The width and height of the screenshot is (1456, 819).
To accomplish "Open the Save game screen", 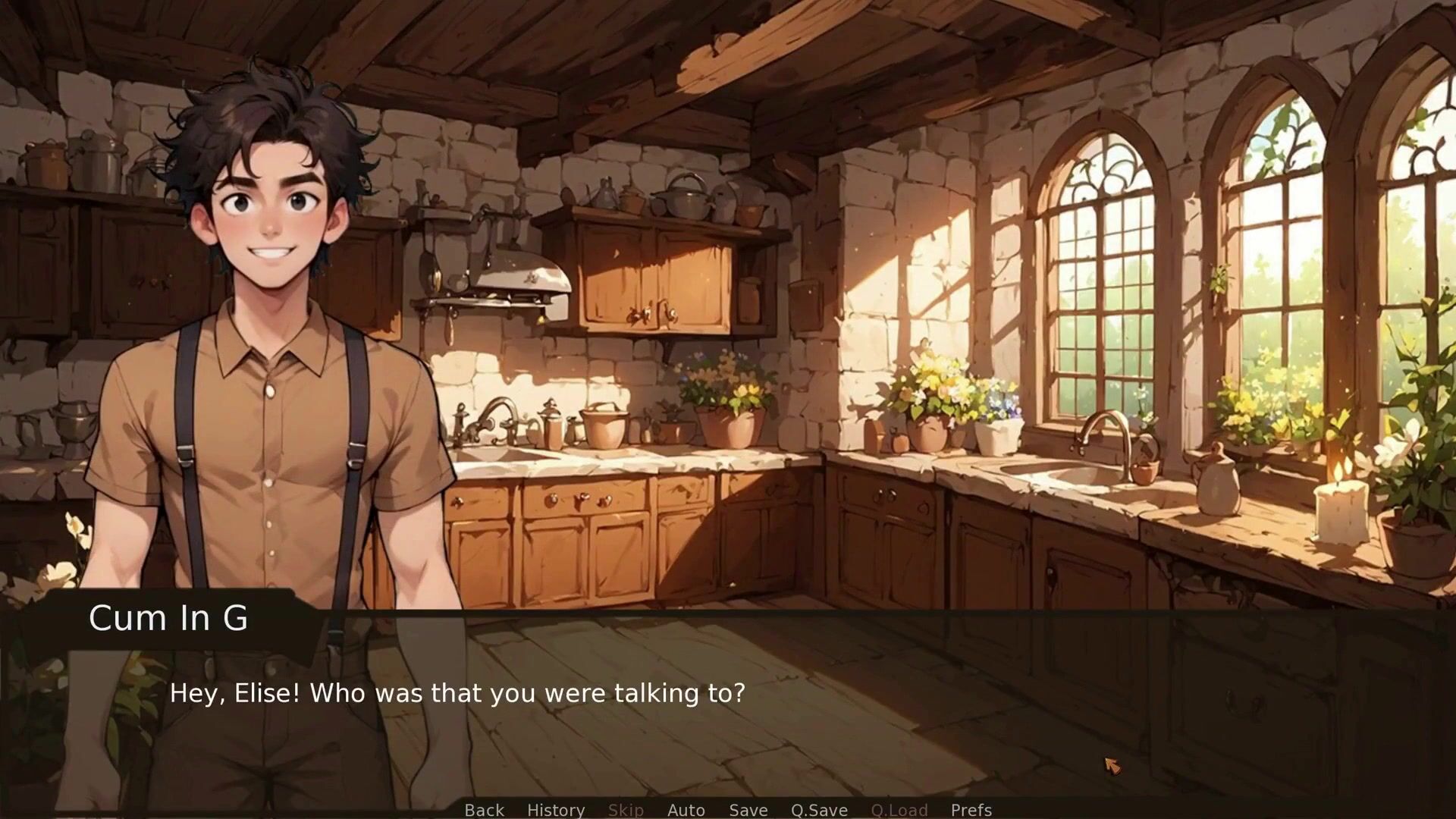I will pos(748,810).
